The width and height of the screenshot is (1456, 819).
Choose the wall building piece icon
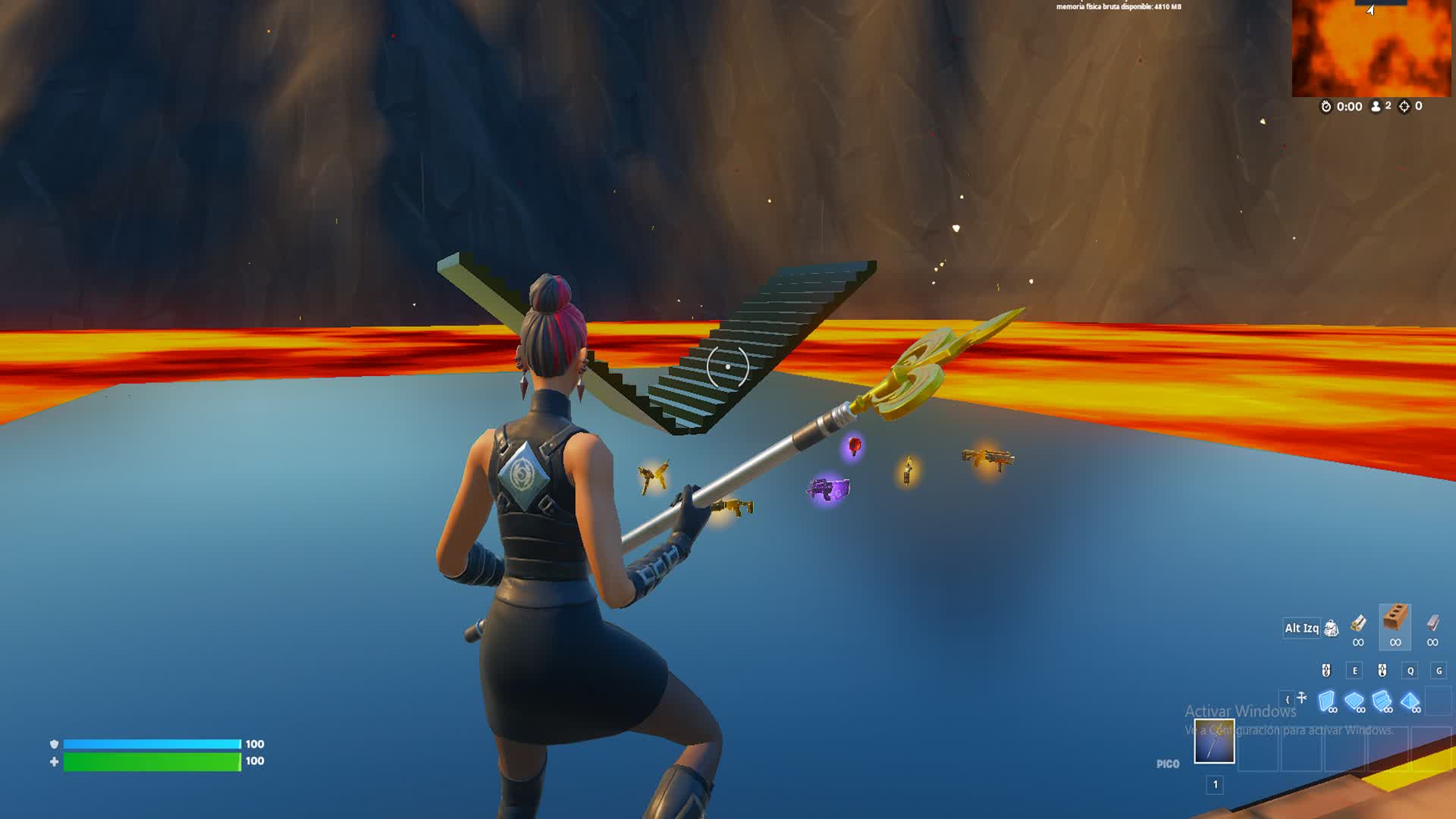pyautogui.click(x=1326, y=699)
